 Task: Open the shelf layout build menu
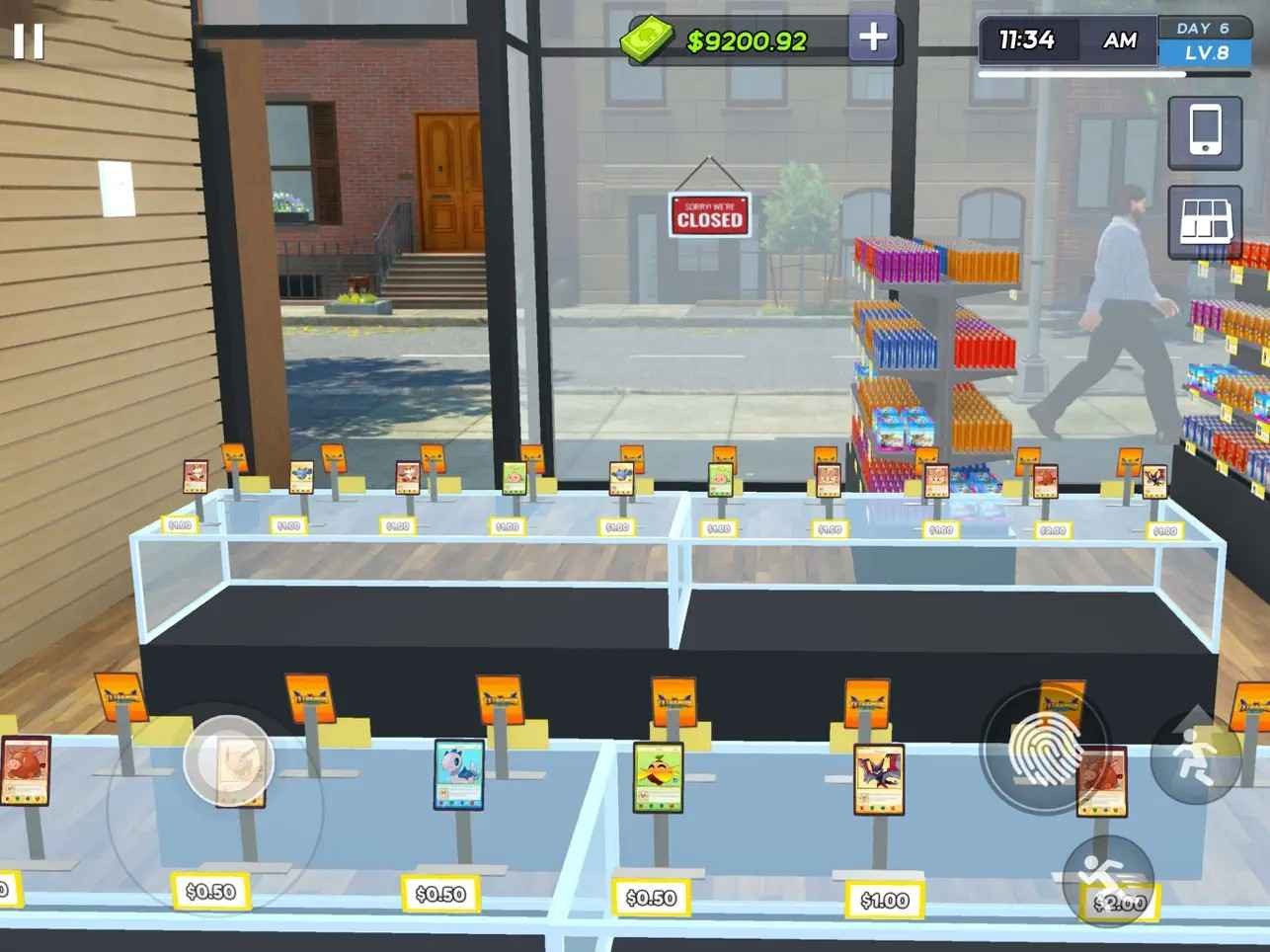point(1205,221)
